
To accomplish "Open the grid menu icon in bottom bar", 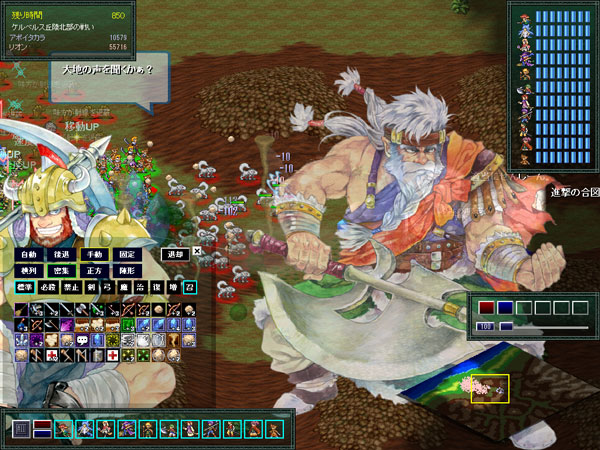I will pyautogui.click(x=21, y=429).
